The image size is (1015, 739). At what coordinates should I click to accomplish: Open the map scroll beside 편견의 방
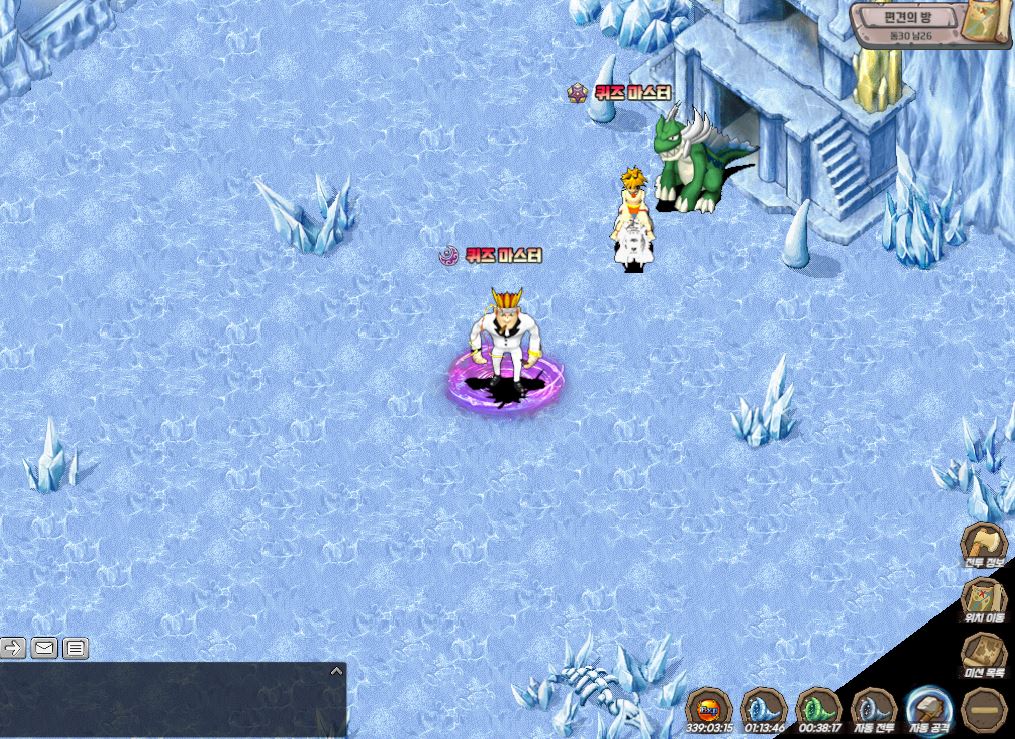click(x=988, y=22)
